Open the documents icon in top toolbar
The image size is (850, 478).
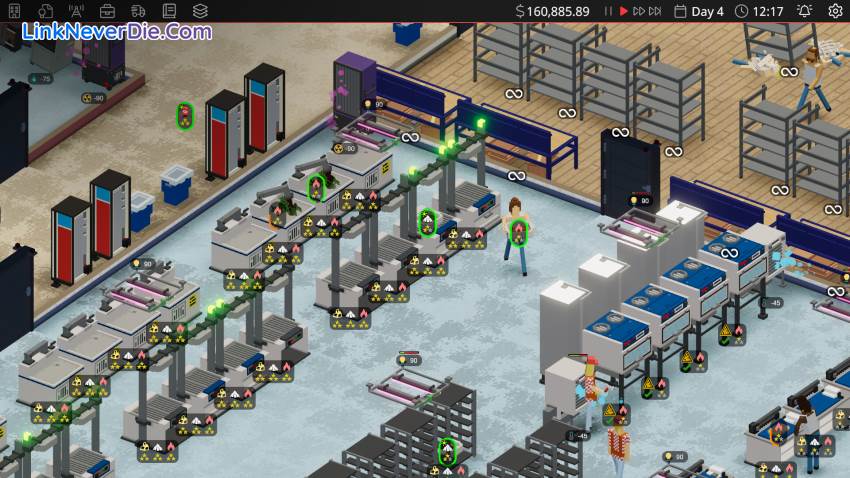(46, 11)
